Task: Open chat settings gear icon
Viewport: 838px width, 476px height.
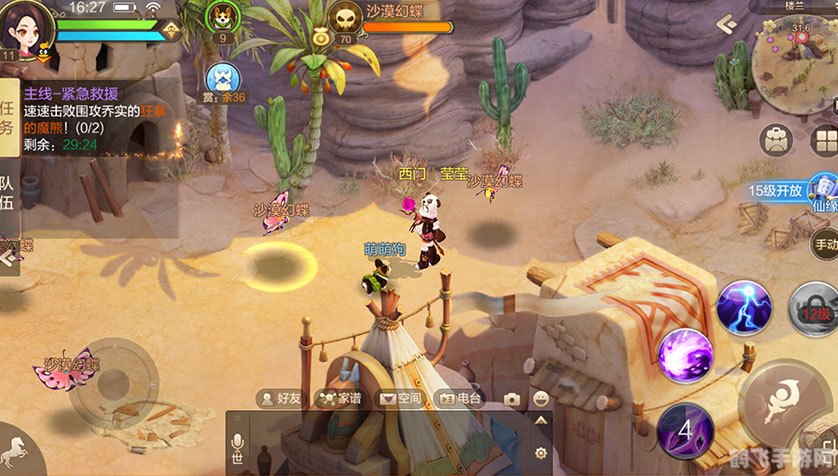Action: click(541, 452)
